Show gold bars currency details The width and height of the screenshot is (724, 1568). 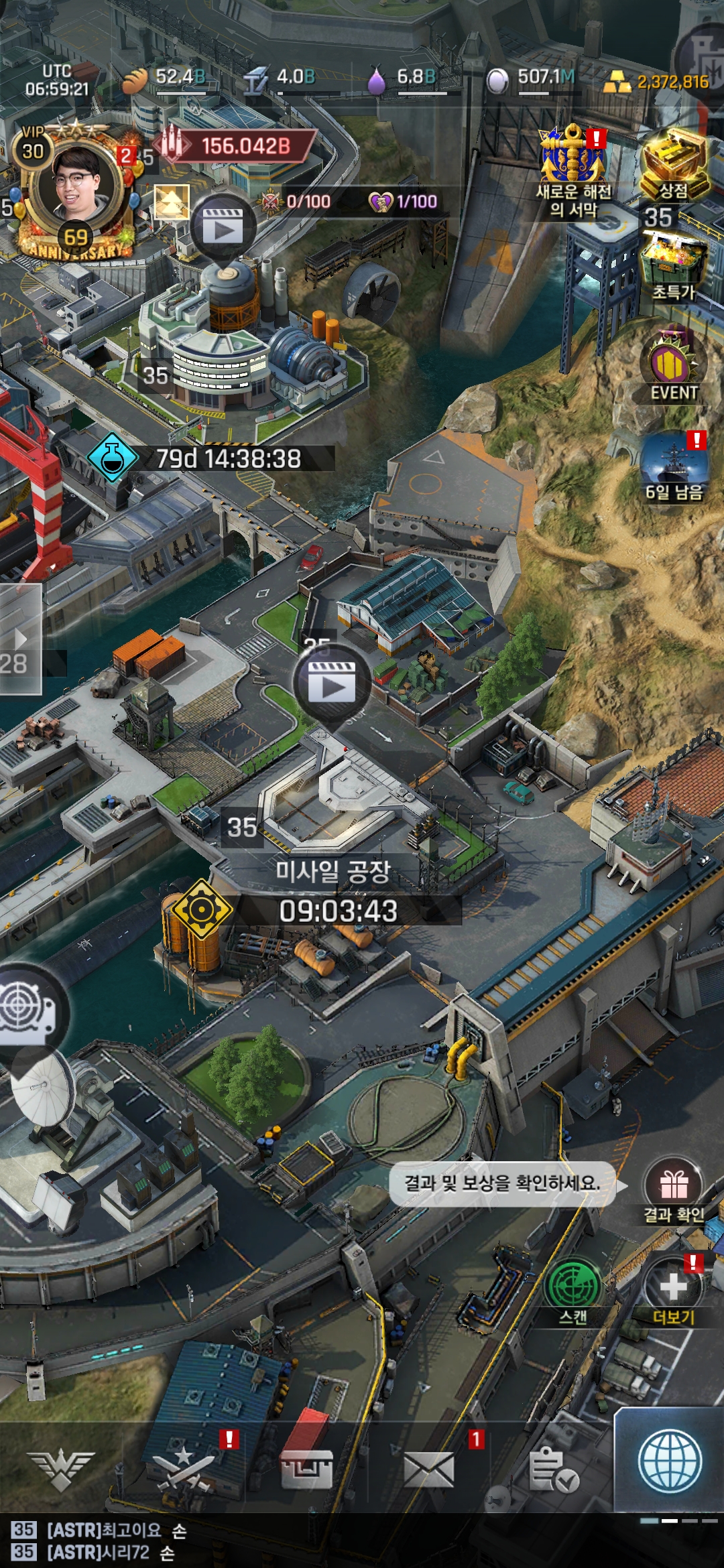[657, 82]
